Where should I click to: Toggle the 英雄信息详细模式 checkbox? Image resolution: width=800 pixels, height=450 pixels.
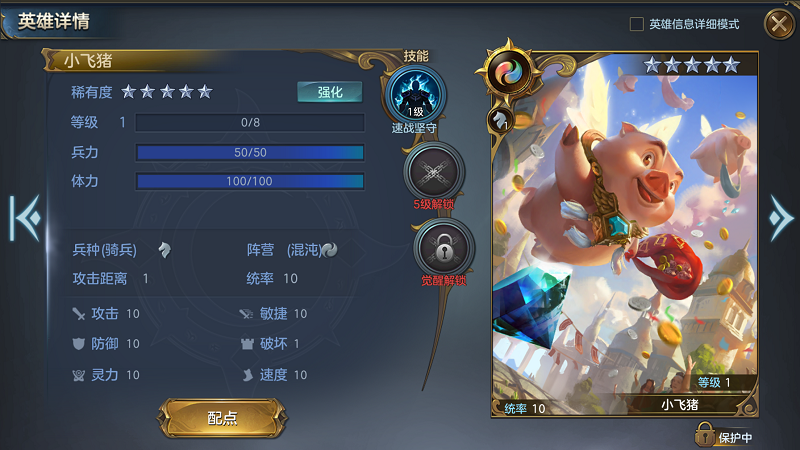(637, 24)
